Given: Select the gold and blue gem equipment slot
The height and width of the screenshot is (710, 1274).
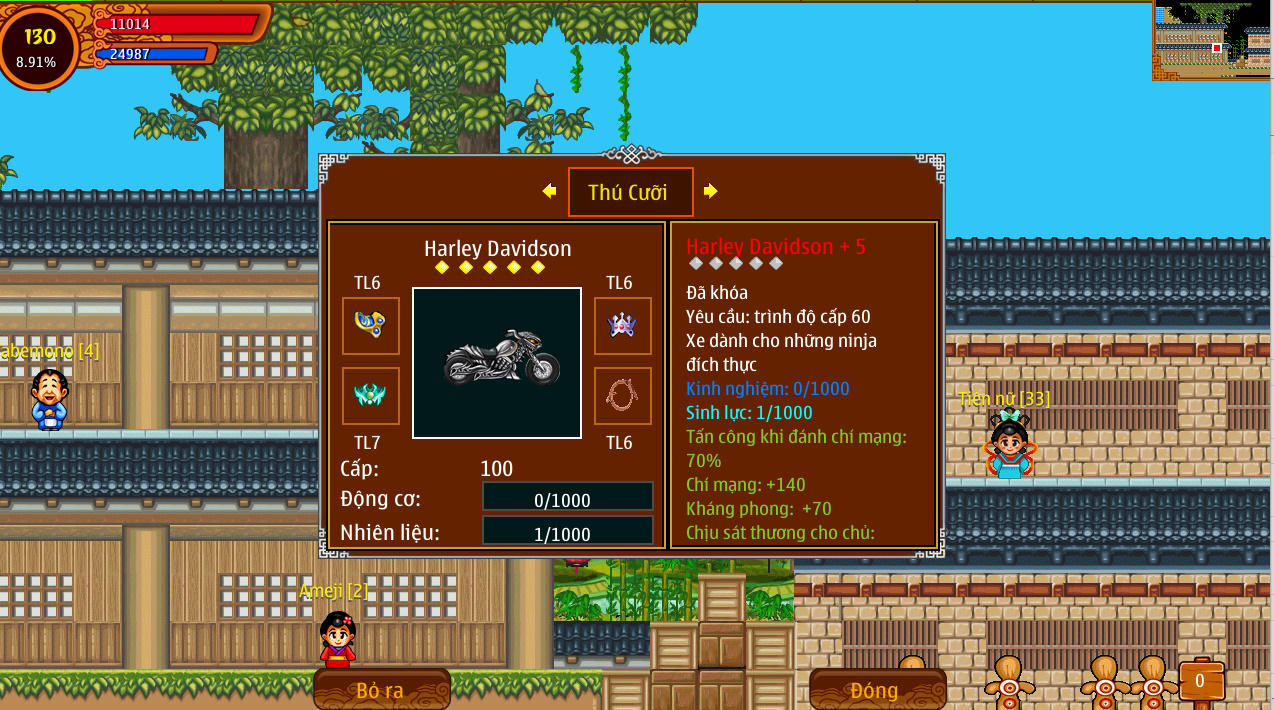Looking at the screenshot, I should tap(371, 325).
